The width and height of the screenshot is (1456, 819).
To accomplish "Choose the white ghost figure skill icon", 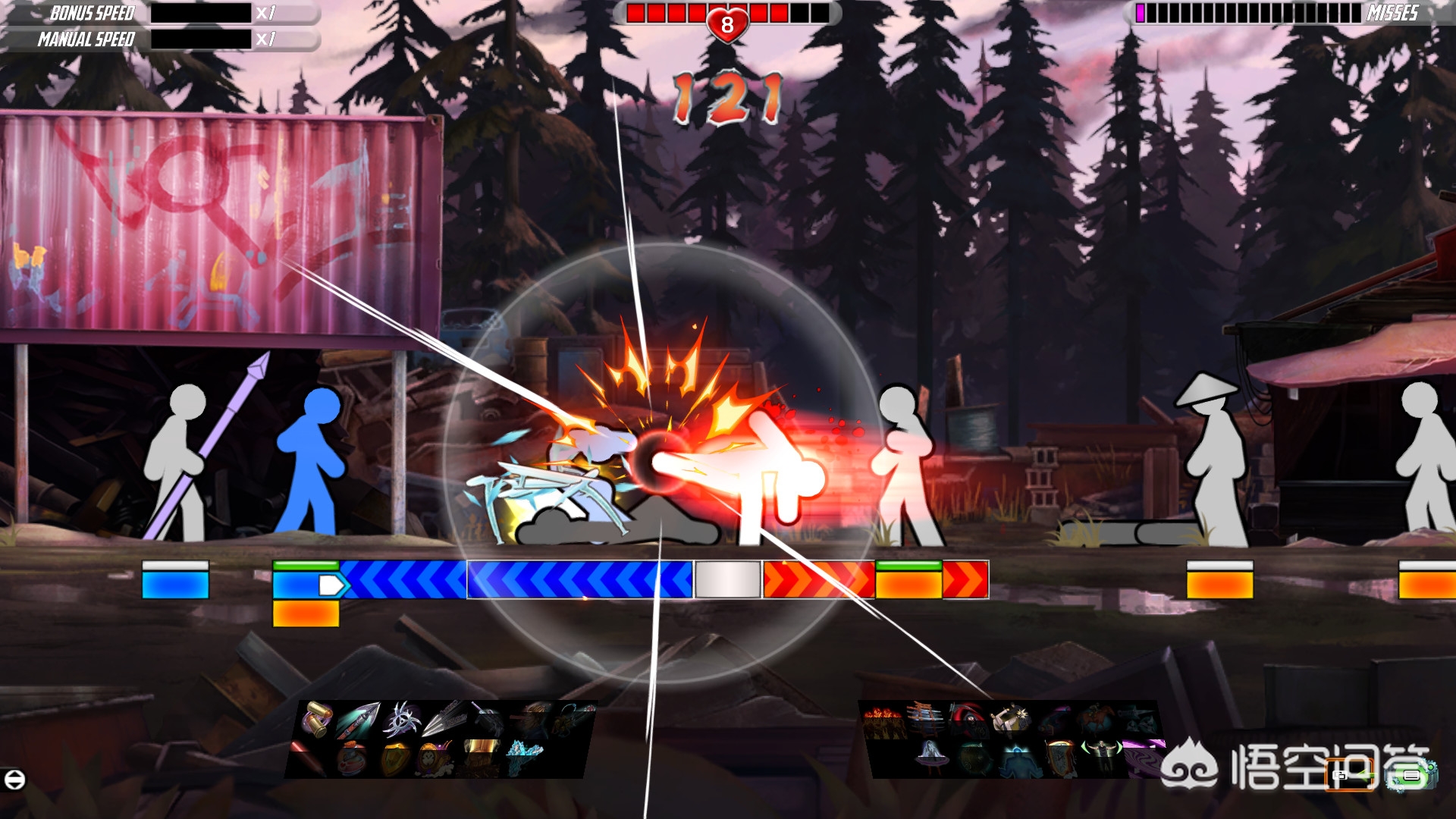I will coord(930,758).
